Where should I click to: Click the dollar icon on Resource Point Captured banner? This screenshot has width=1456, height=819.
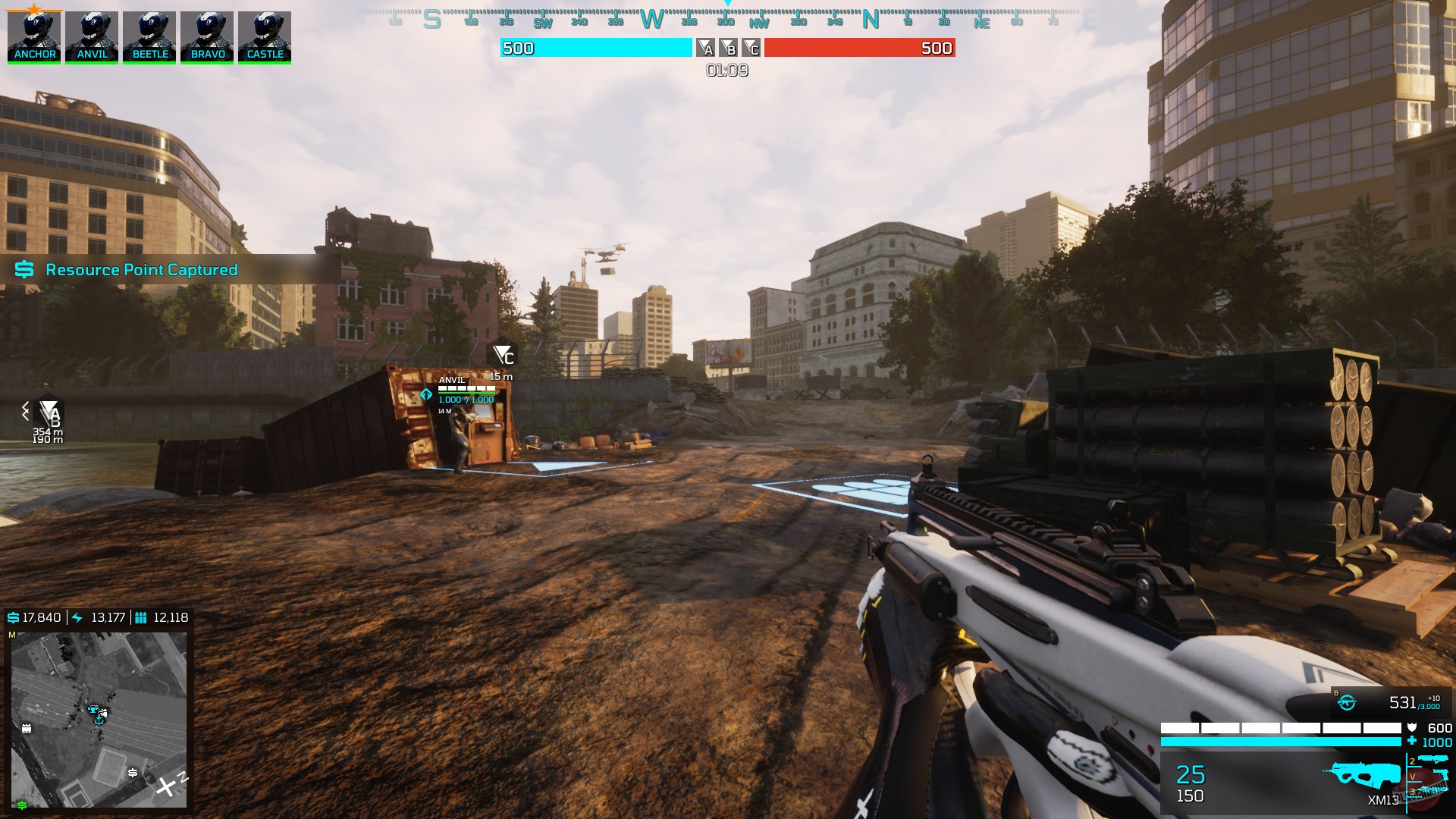23,269
